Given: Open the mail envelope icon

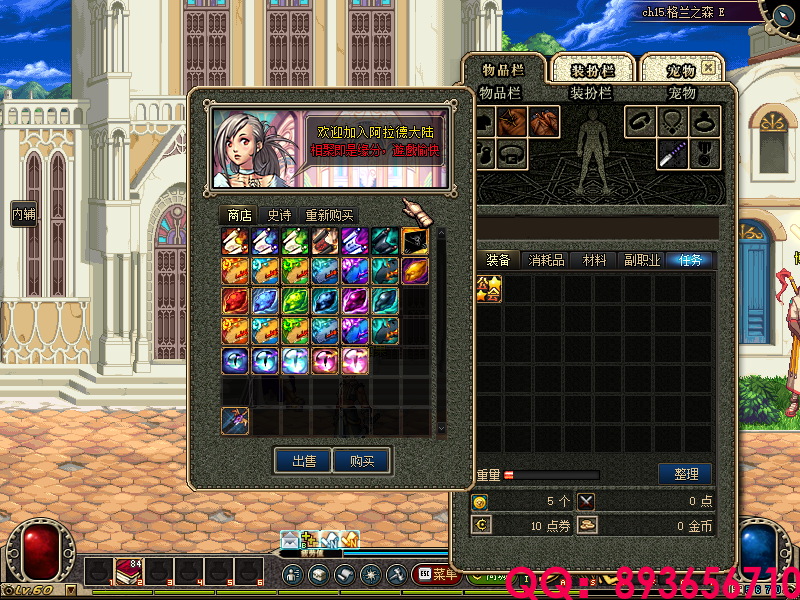Looking at the screenshot, I should coord(290,540).
